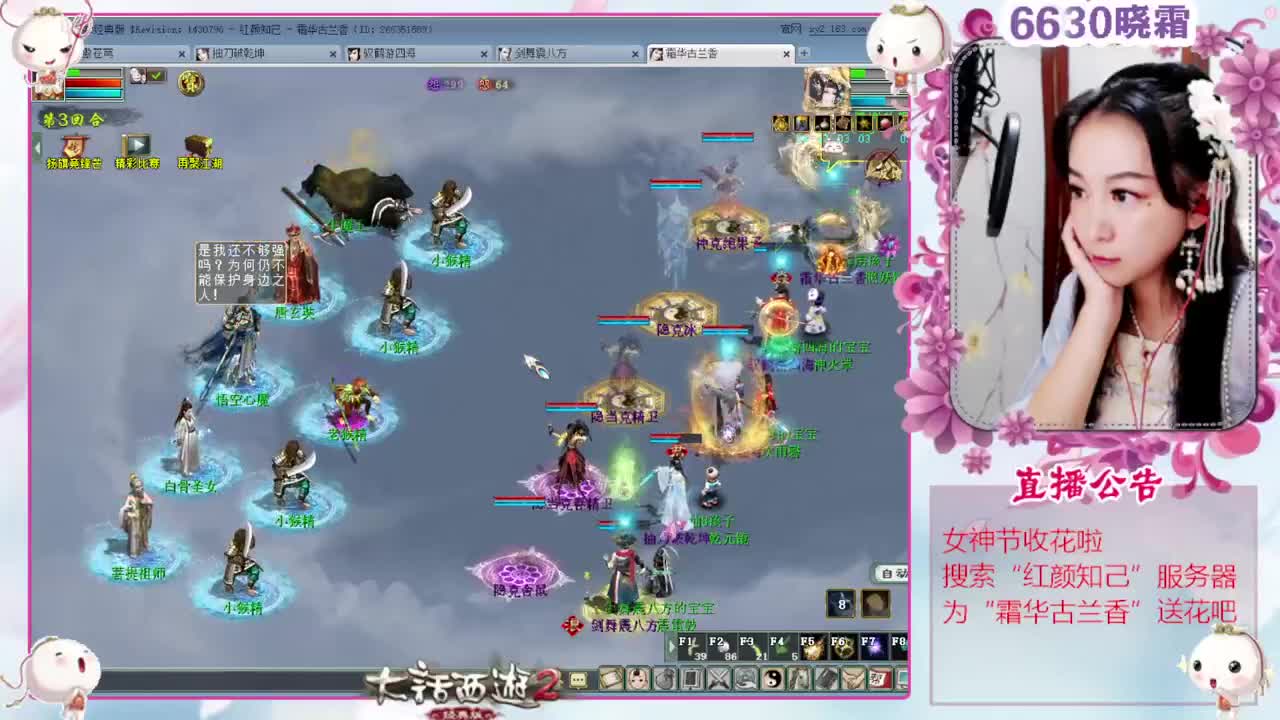This screenshot has width=1280, height=720.
Task: Select the crossed-swords icon in the bottom toolbar
Action: (x=717, y=680)
